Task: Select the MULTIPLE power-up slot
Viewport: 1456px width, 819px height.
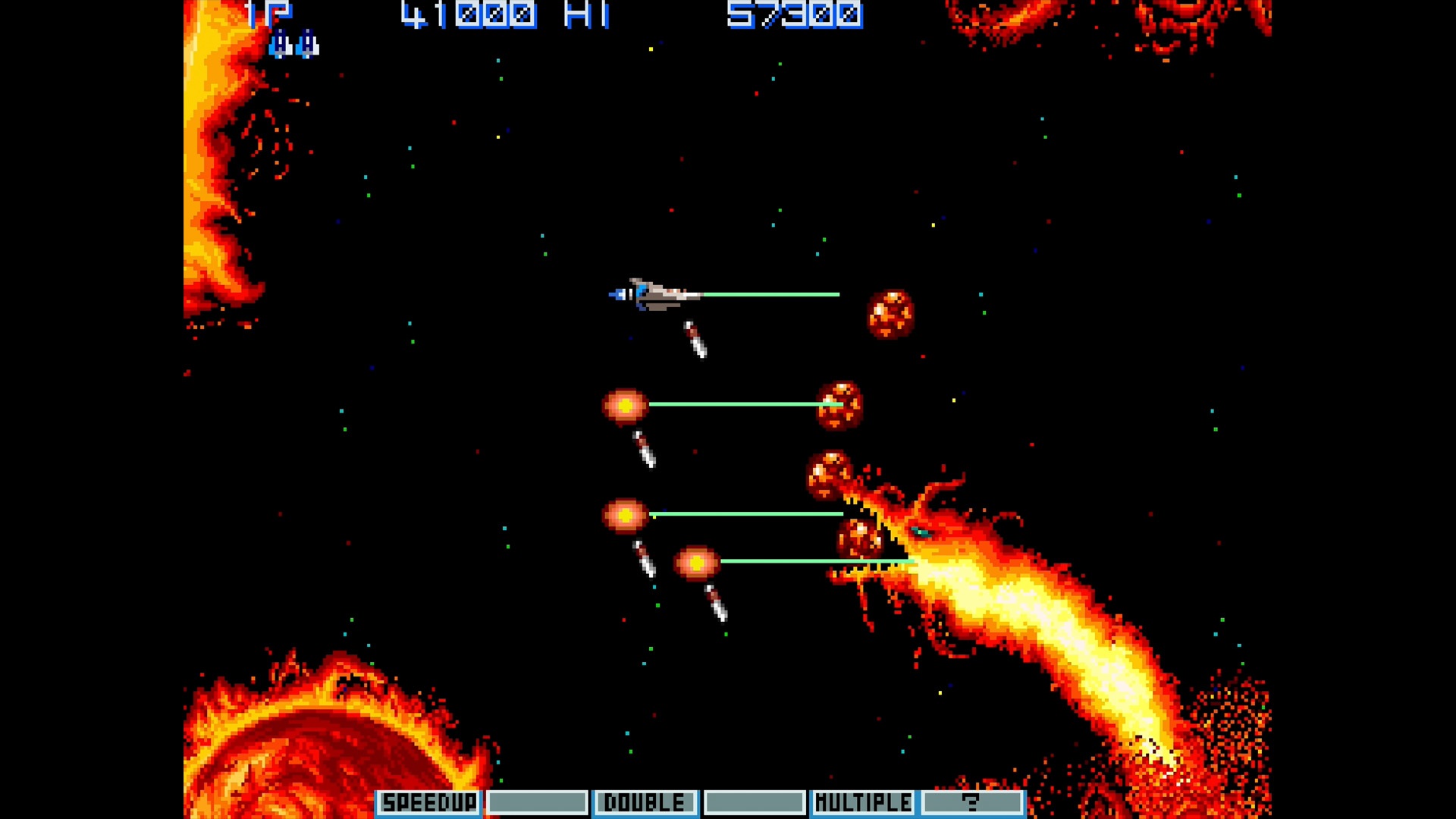Action: coord(864,802)
